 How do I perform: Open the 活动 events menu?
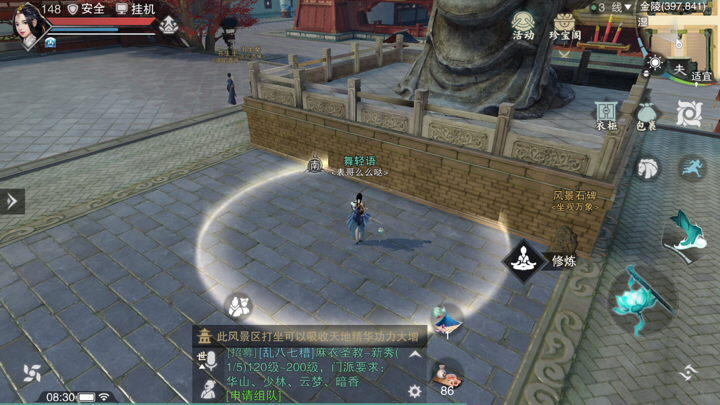523,25
